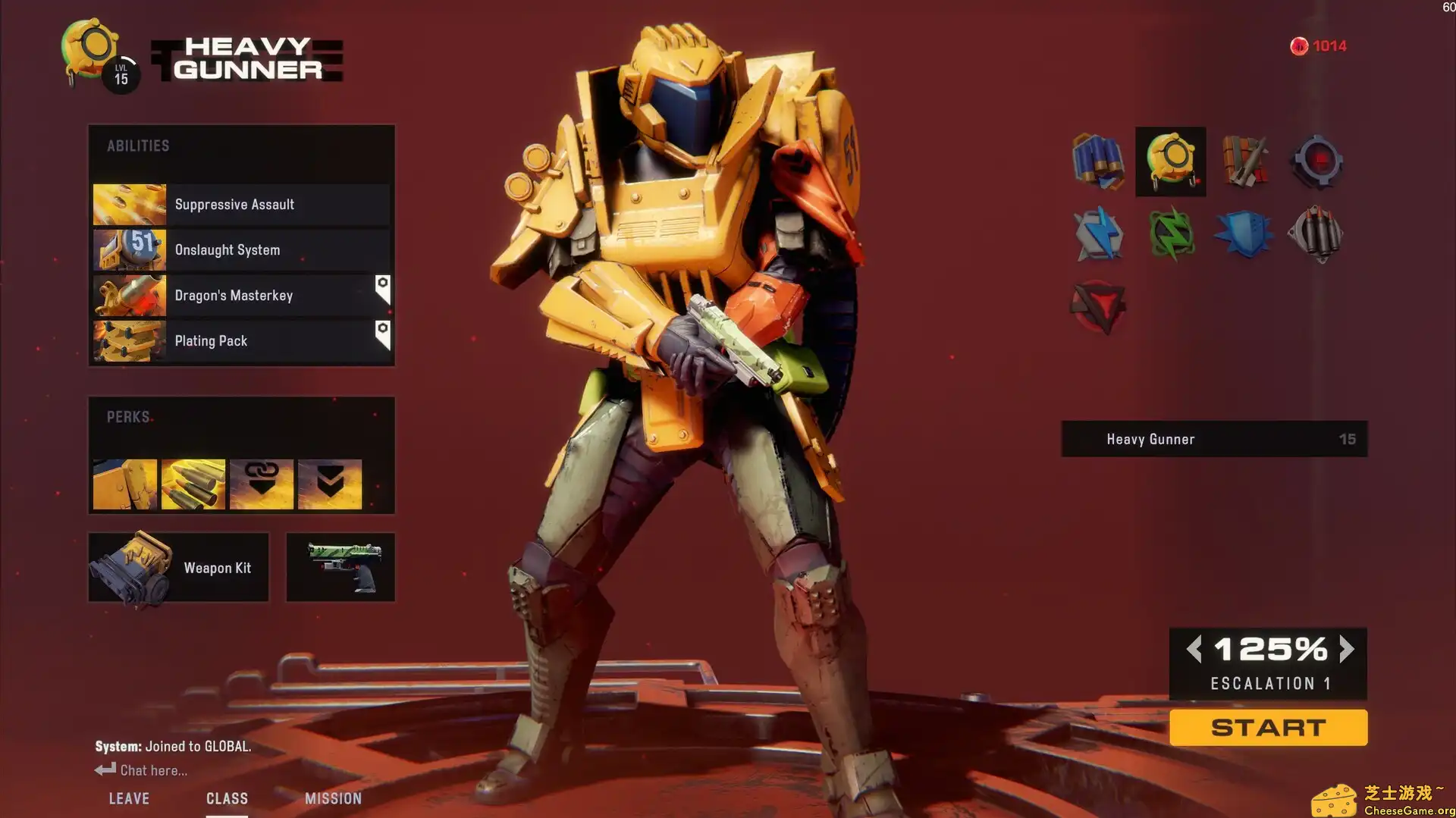Select the bullets perk icon
This screenshot has width=1456, height=818.
pyautogui.click(x=193, y=484)
